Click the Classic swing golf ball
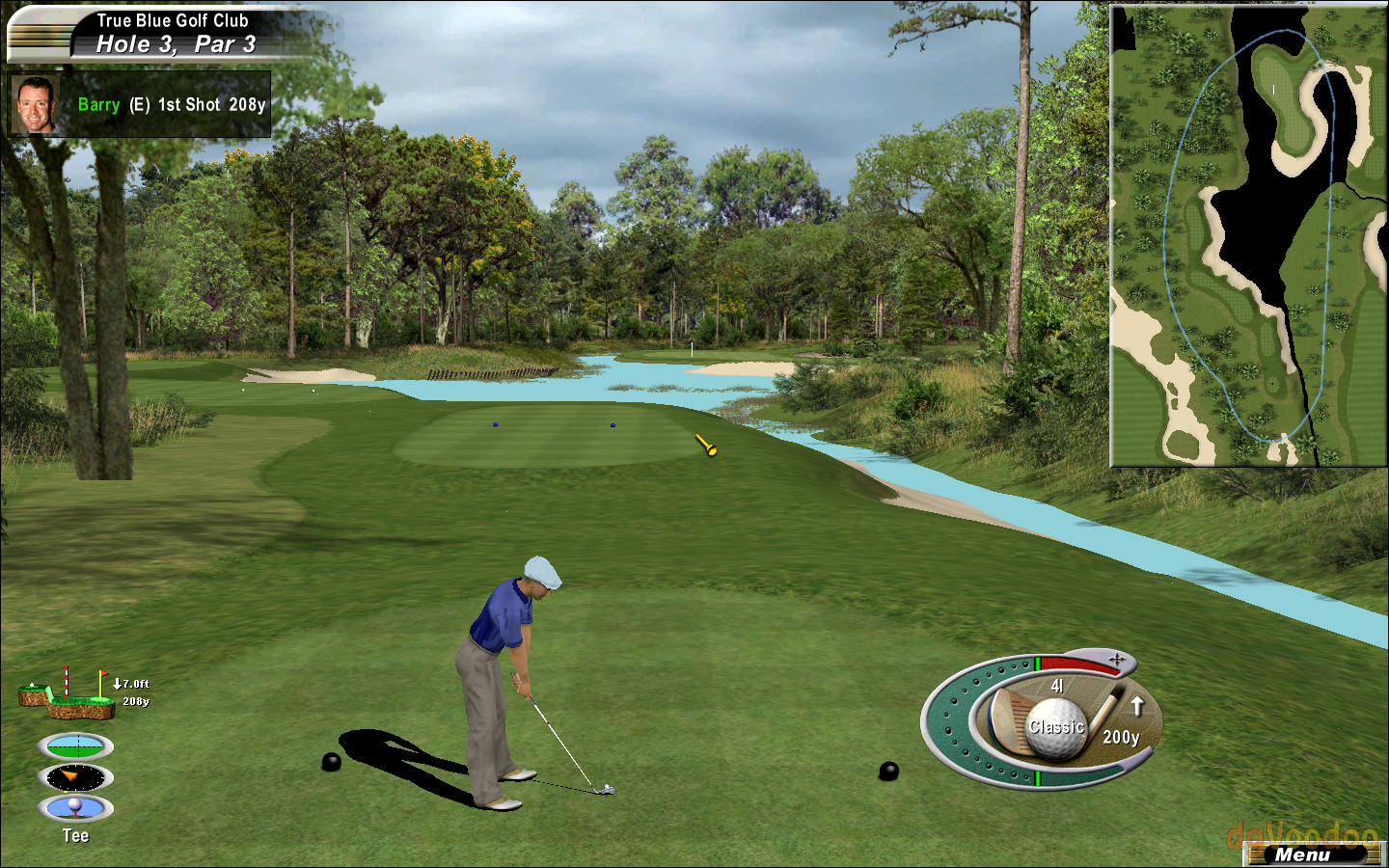1389x868 pixels. click(1055, 726)
